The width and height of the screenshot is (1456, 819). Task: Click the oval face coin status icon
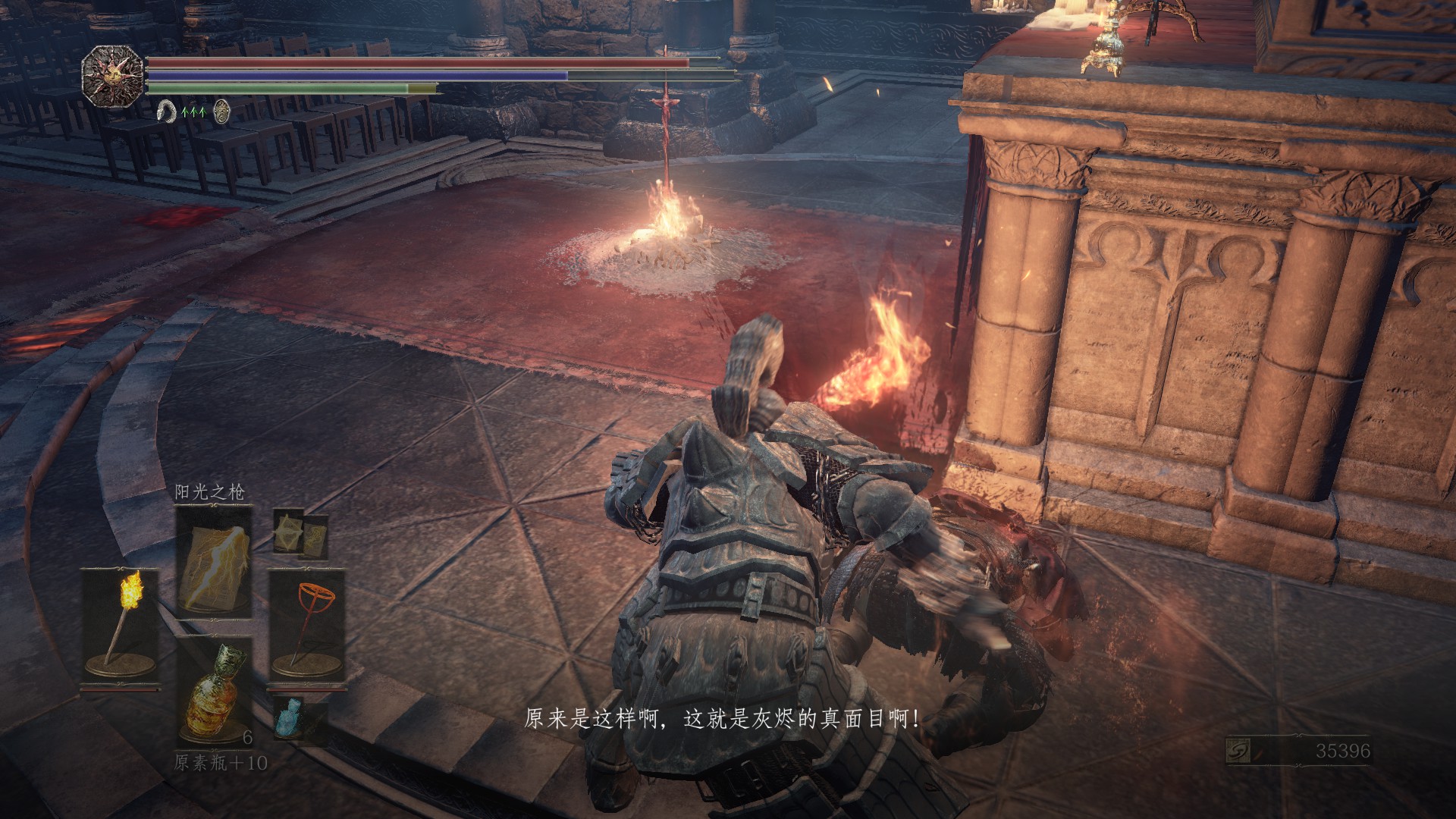(221, 111)
